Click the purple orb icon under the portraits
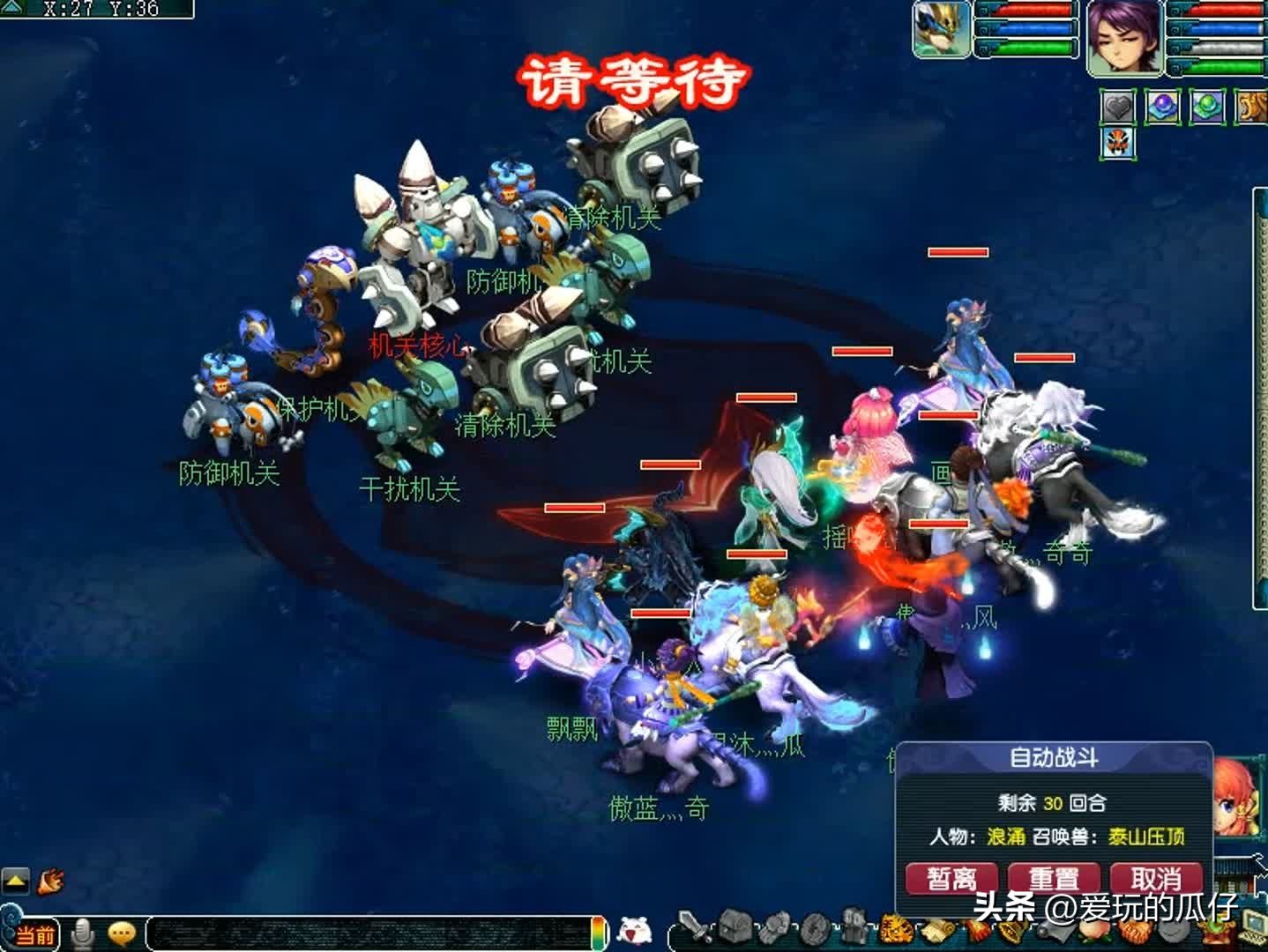 (1161, 107)
